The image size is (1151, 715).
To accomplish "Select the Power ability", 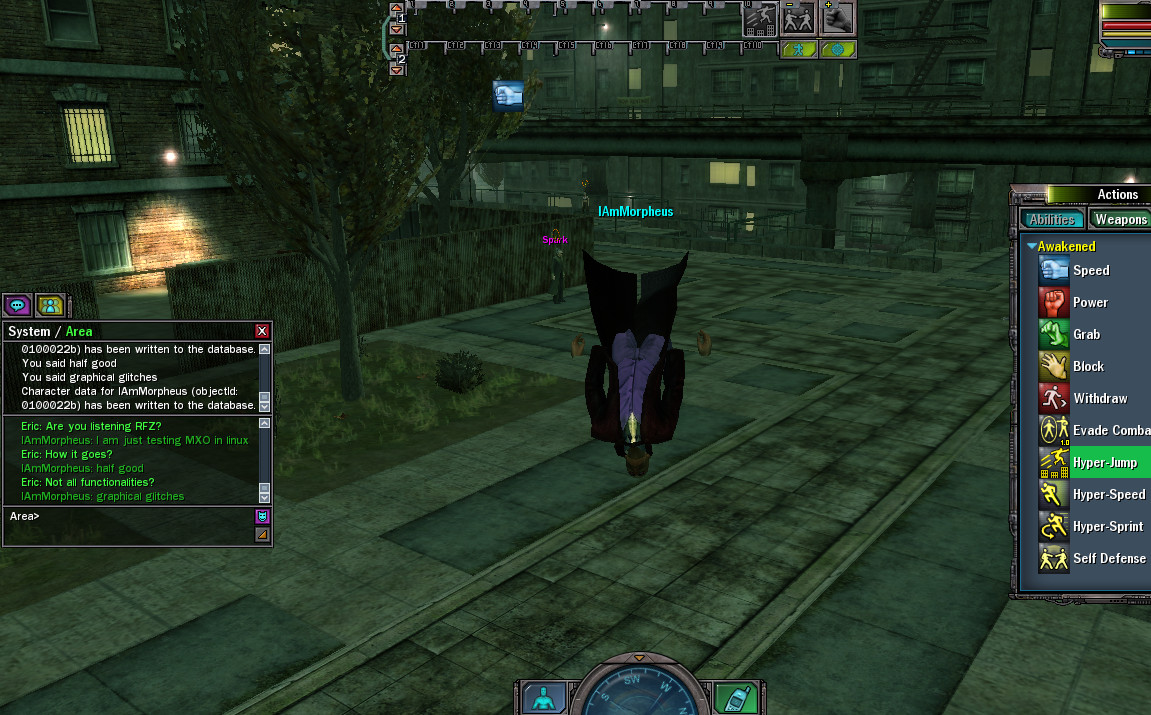I will (x=1090, y=302).
